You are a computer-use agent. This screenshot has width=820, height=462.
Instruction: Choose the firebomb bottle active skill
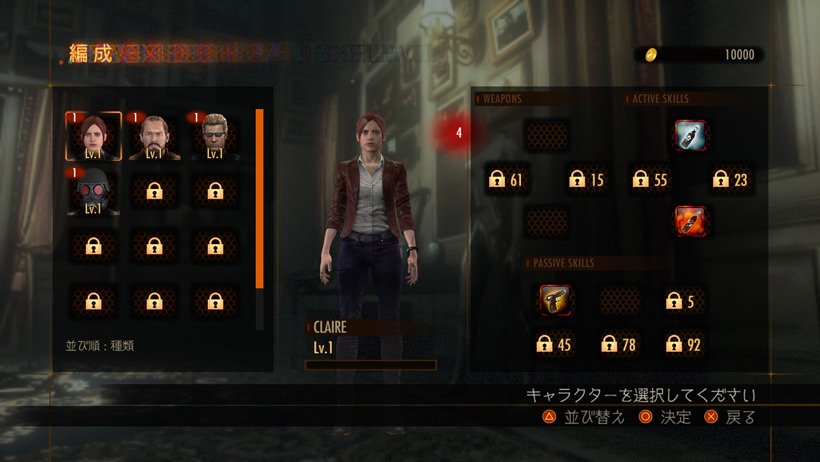[689, 219]
